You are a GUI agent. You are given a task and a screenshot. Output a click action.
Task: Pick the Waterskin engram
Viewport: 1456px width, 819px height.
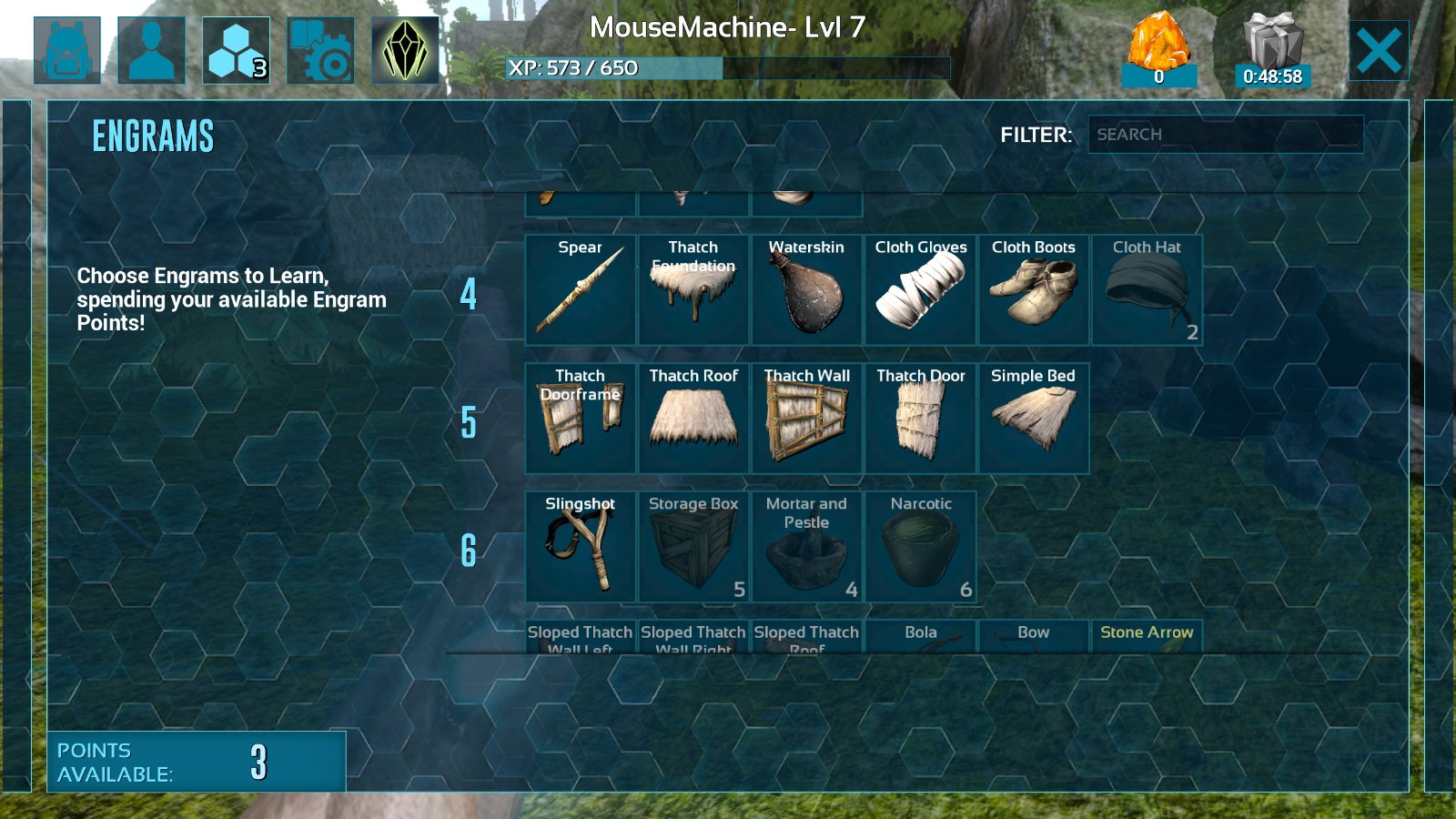click(806, 290)
